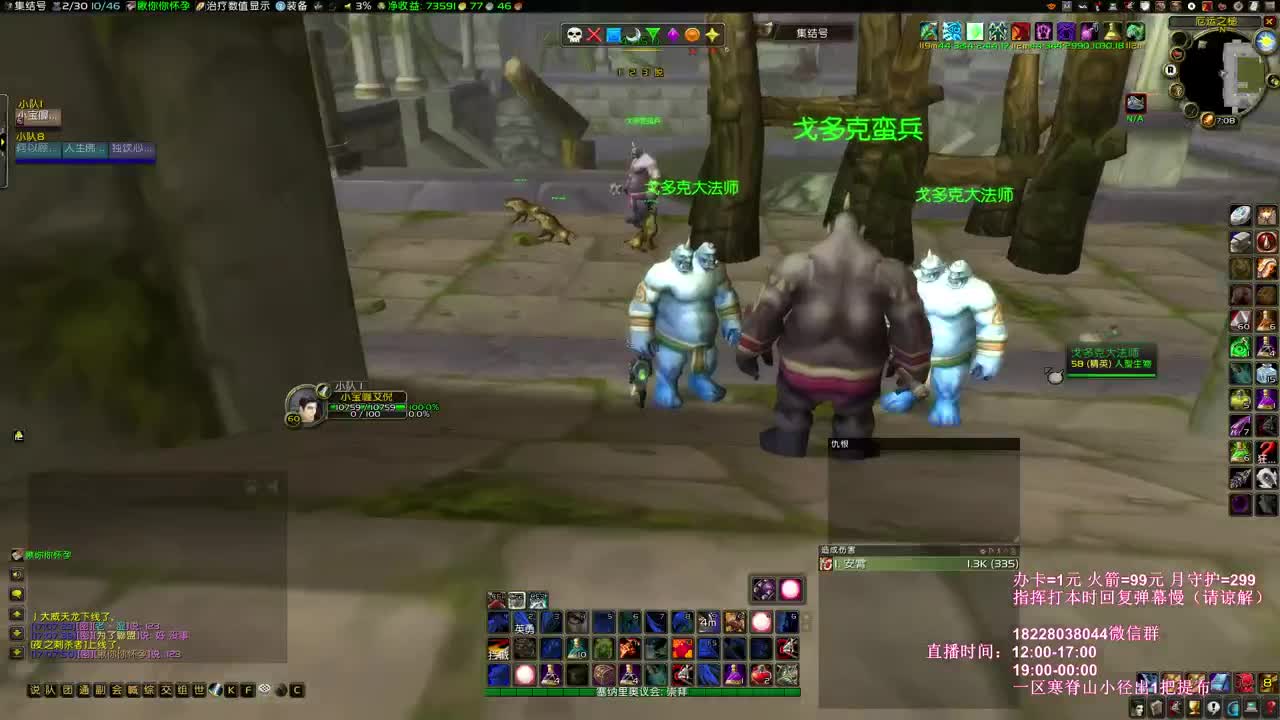Select the 世 chat tab at bottom left
Viewport: 1280px width, 720px height.
click(198, 690)
